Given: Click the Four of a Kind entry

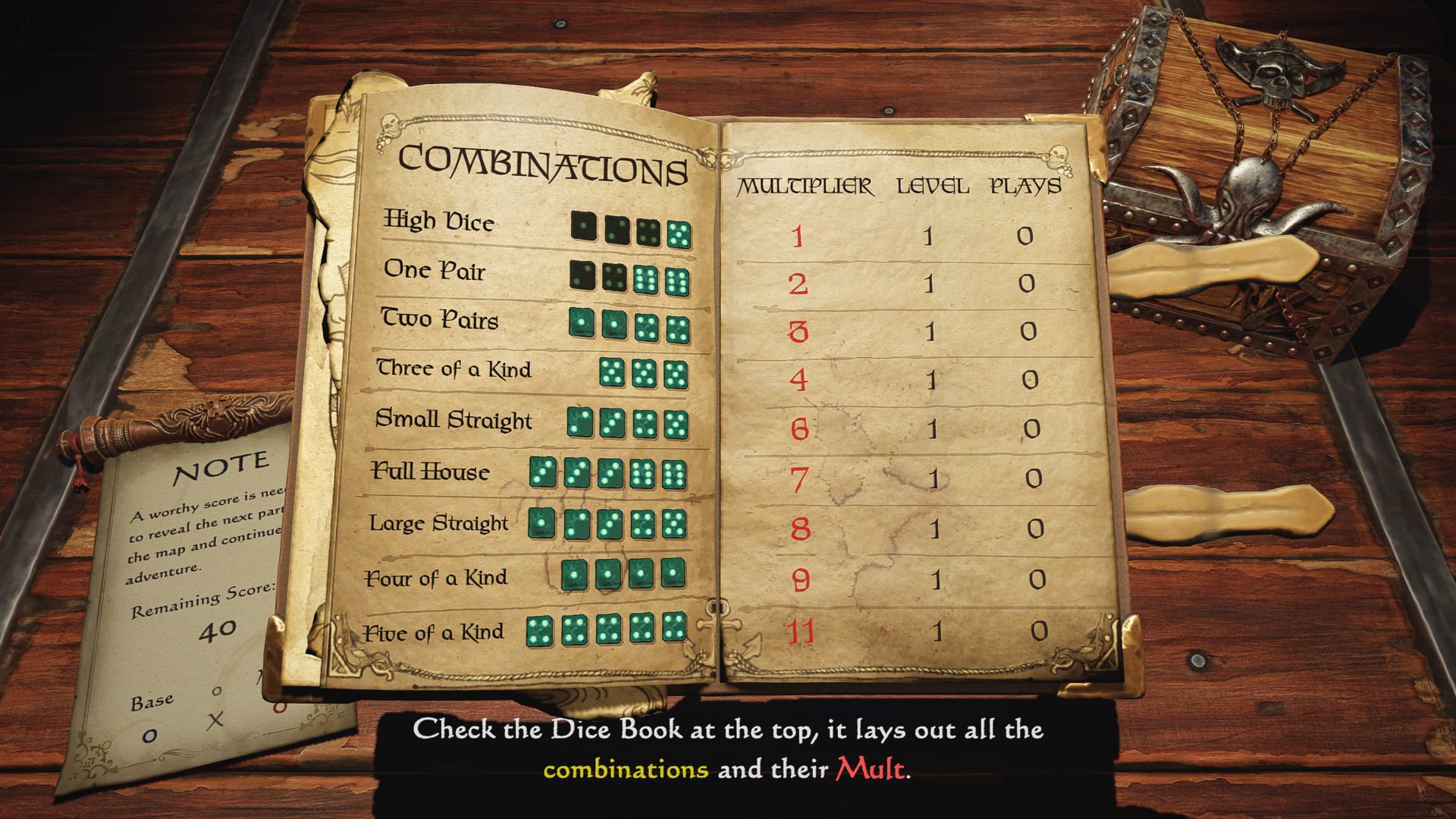Looking at the screenshot, I should (436, 579).
